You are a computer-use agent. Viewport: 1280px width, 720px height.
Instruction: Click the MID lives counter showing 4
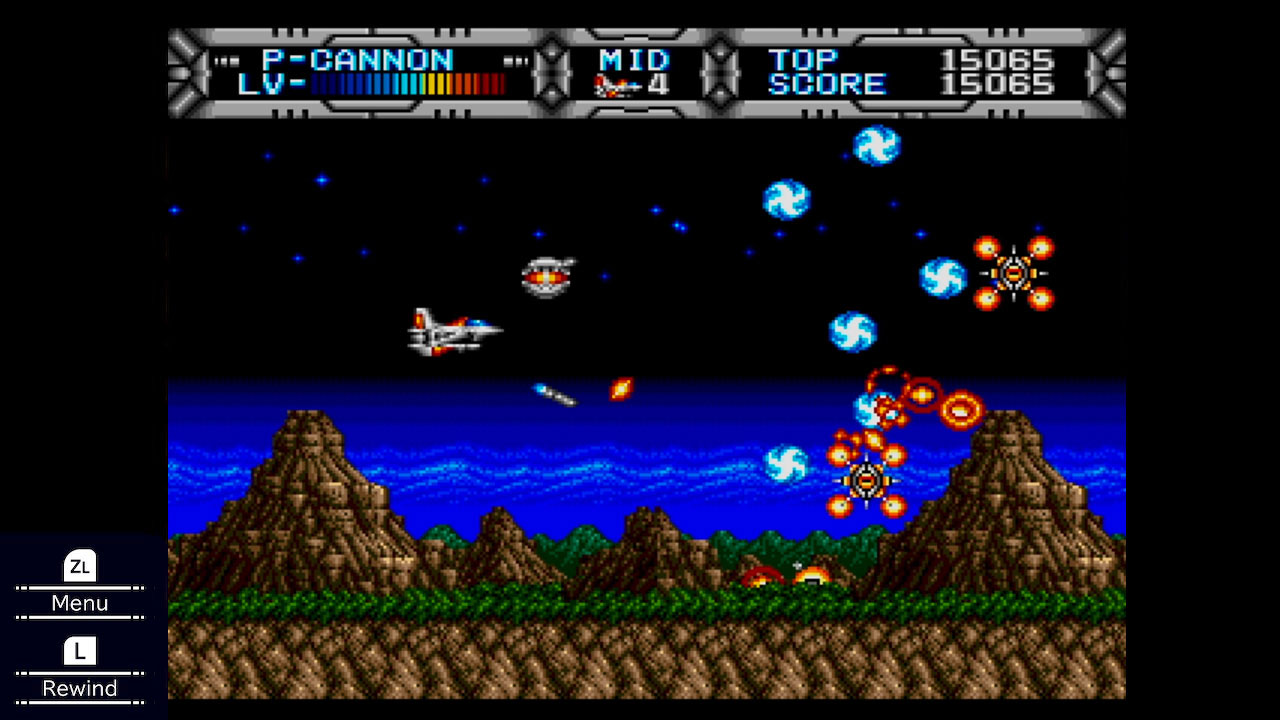[658, 86]
